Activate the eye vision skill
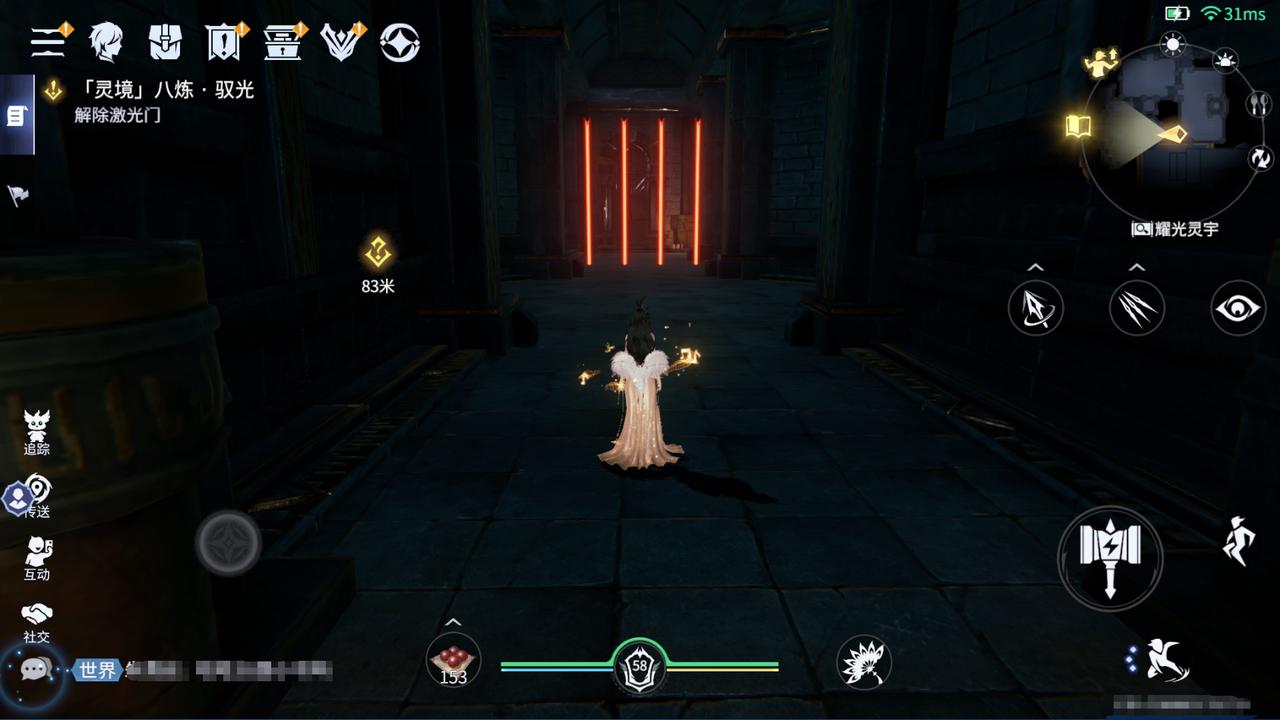 [x=1238, y=308]
